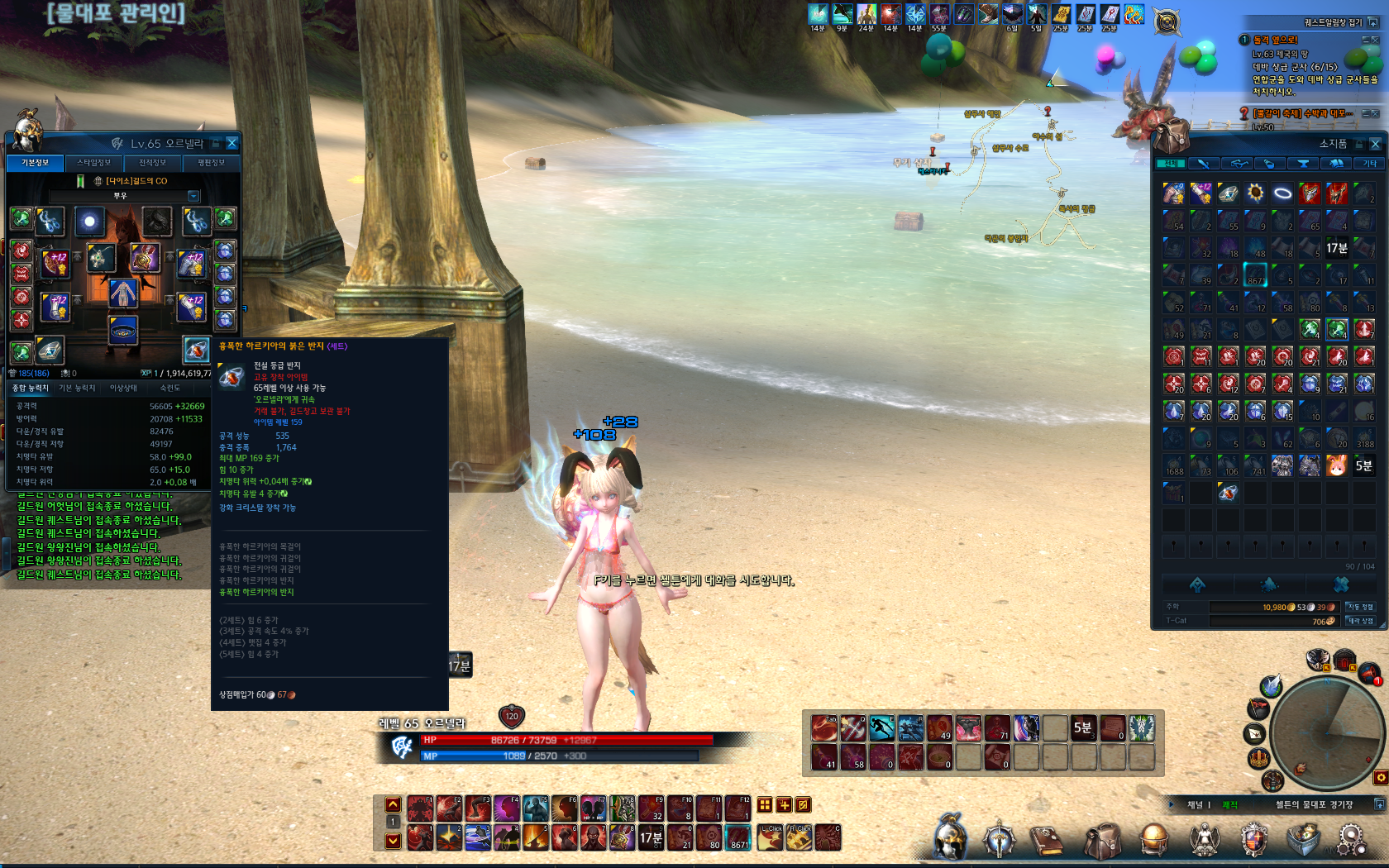Select the 기타 inventory filter tab

coord(1370,164)
